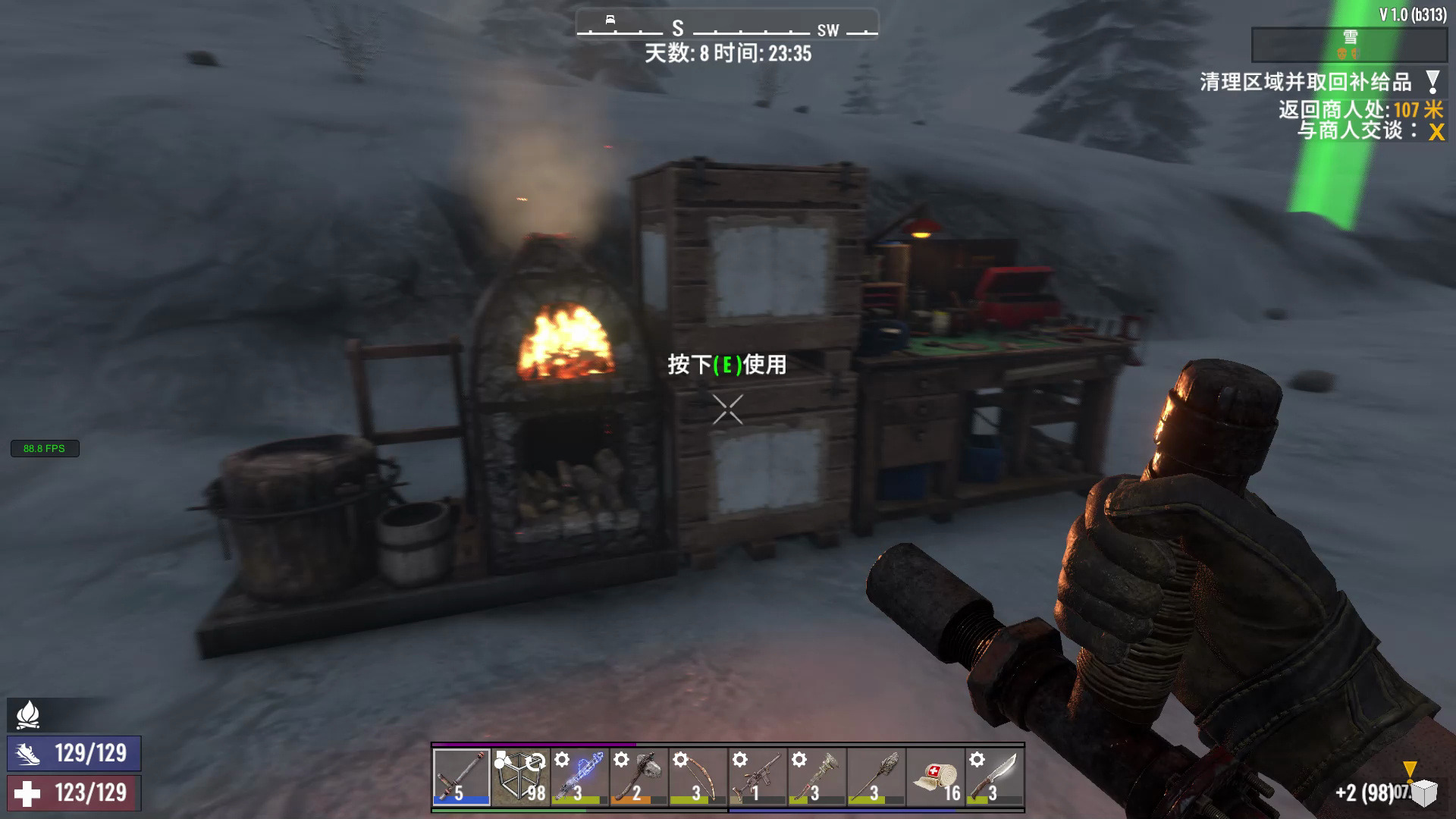
Task: Select the bandage stack of 16
Action: click(x=934, y=777)
